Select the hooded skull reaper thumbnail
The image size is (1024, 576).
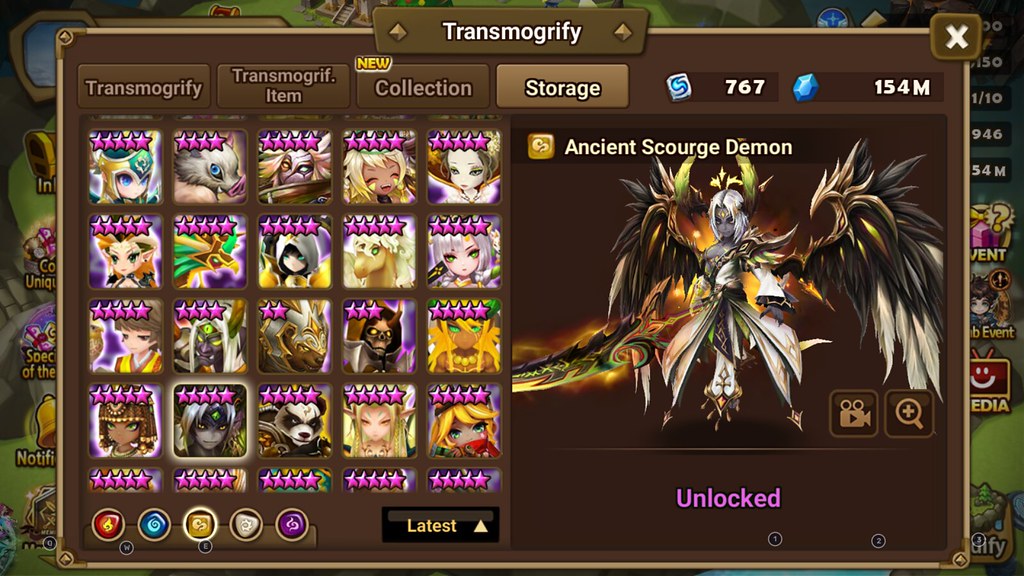tap(379, 337)
